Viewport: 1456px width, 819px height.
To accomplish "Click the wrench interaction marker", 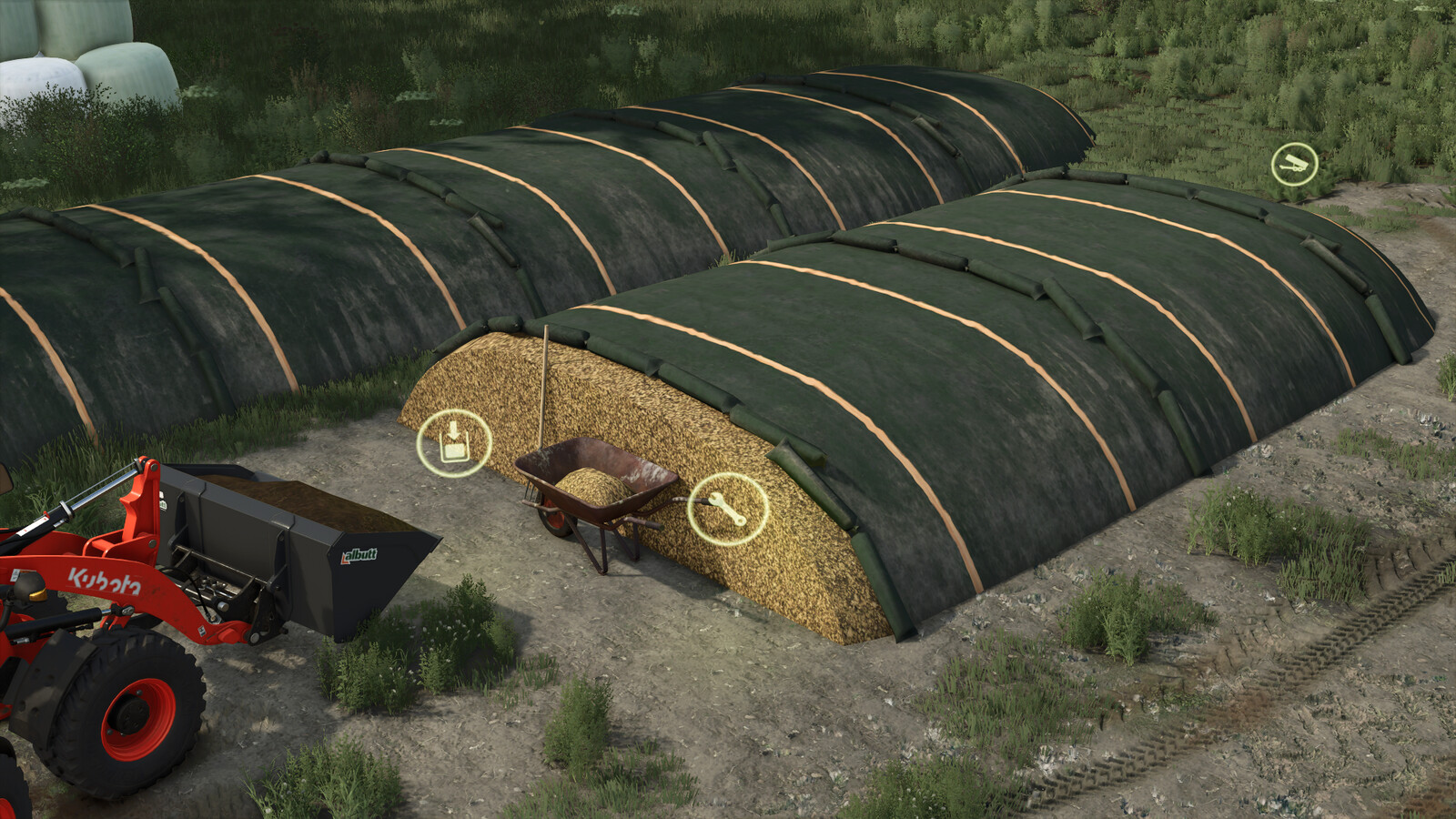I will coord(727,509).
